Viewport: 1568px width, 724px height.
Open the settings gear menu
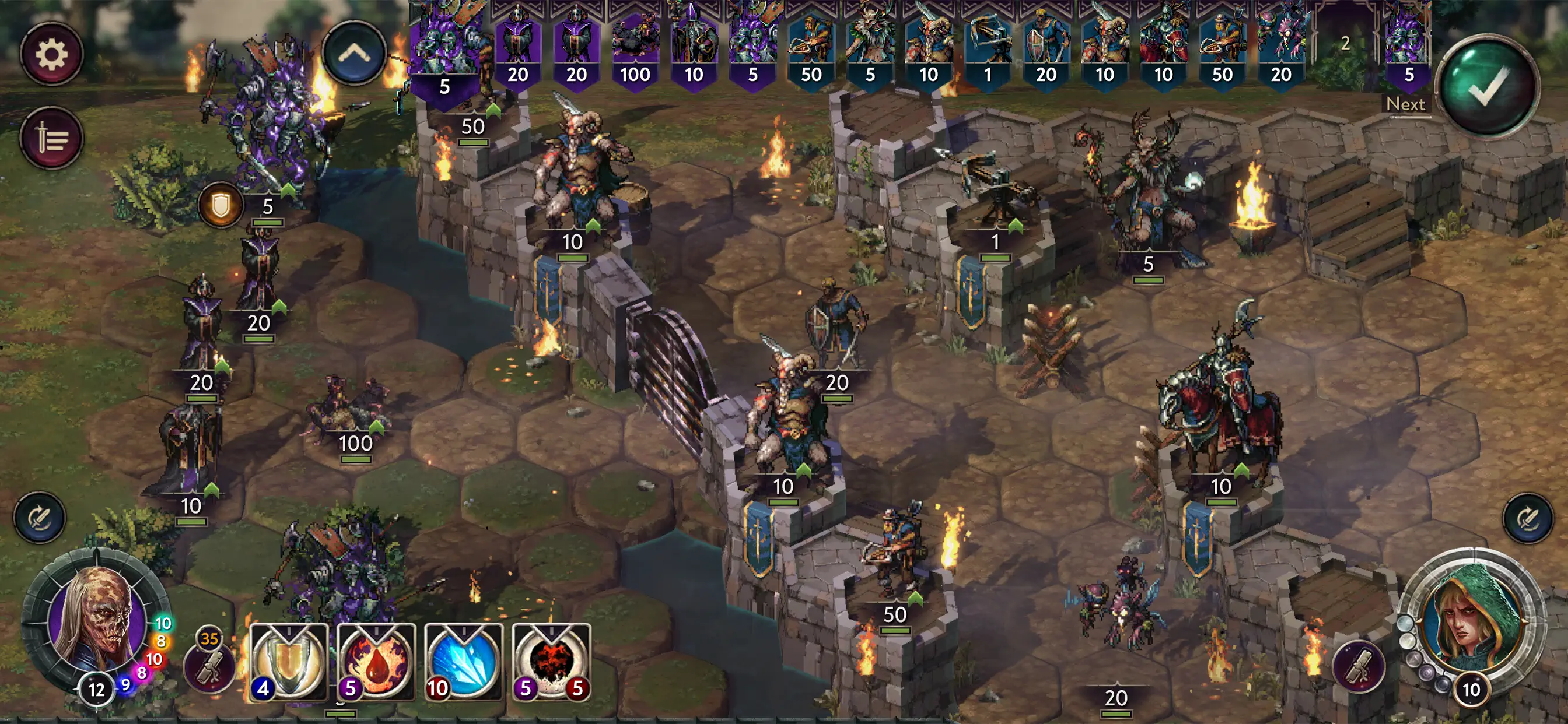pos(52,53)
